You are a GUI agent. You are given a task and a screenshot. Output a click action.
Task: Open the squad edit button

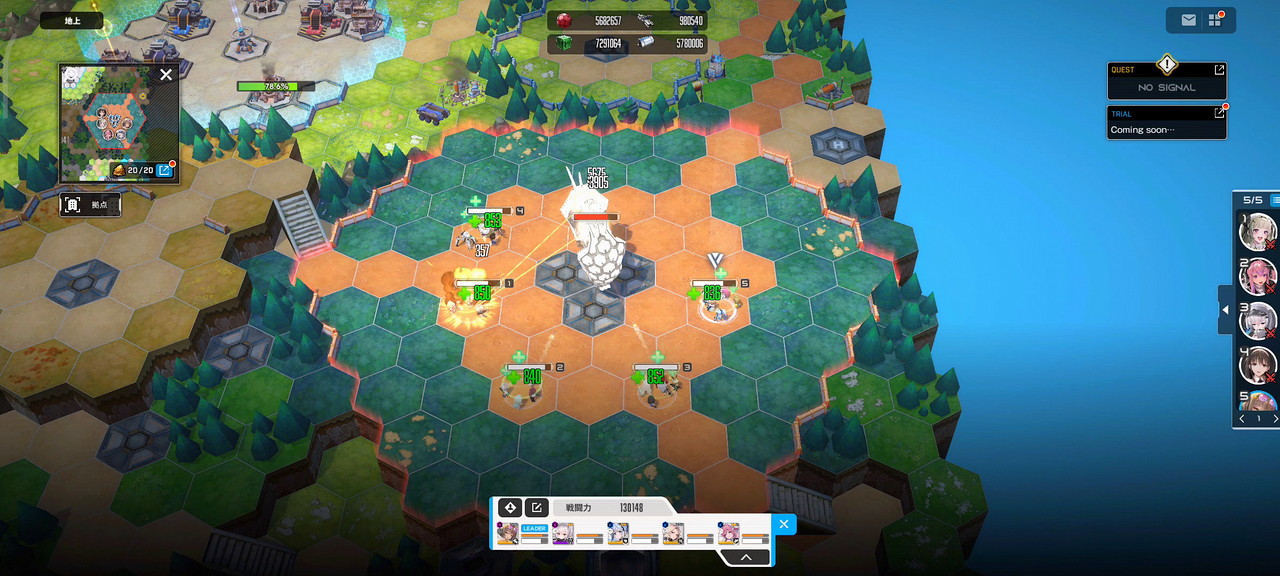click(x=536, y=508)
